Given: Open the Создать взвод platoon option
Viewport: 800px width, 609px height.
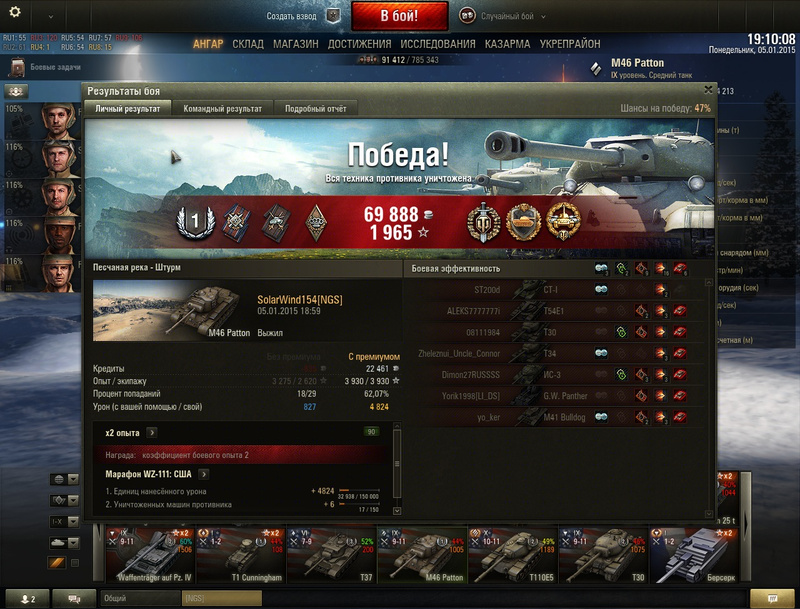Looking at the screenshot, I should point(304,17).
